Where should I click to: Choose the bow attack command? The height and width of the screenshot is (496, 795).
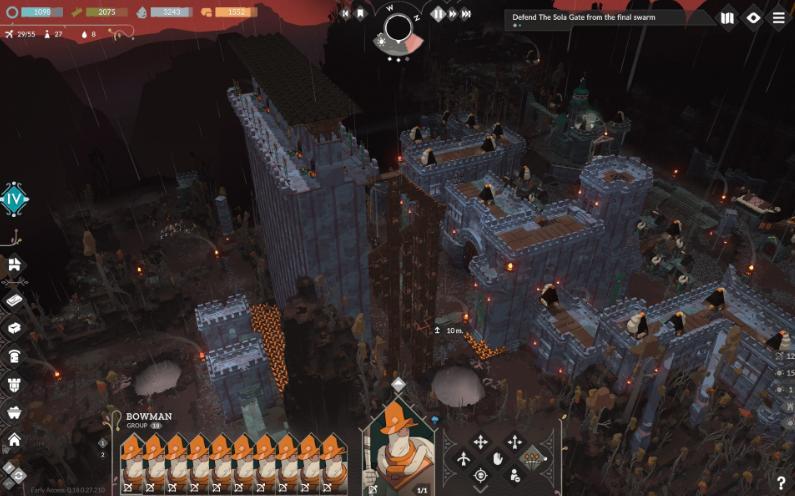tap(464, 459)
